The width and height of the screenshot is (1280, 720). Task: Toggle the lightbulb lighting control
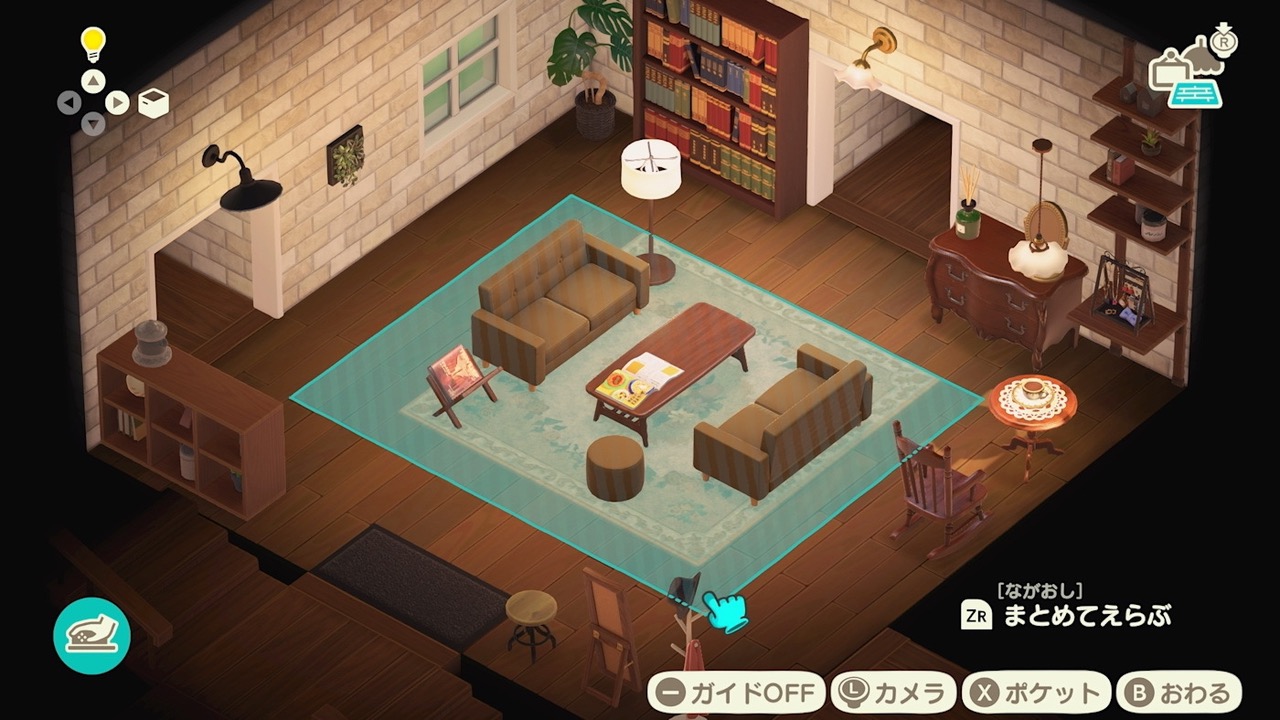pos(92,45)
